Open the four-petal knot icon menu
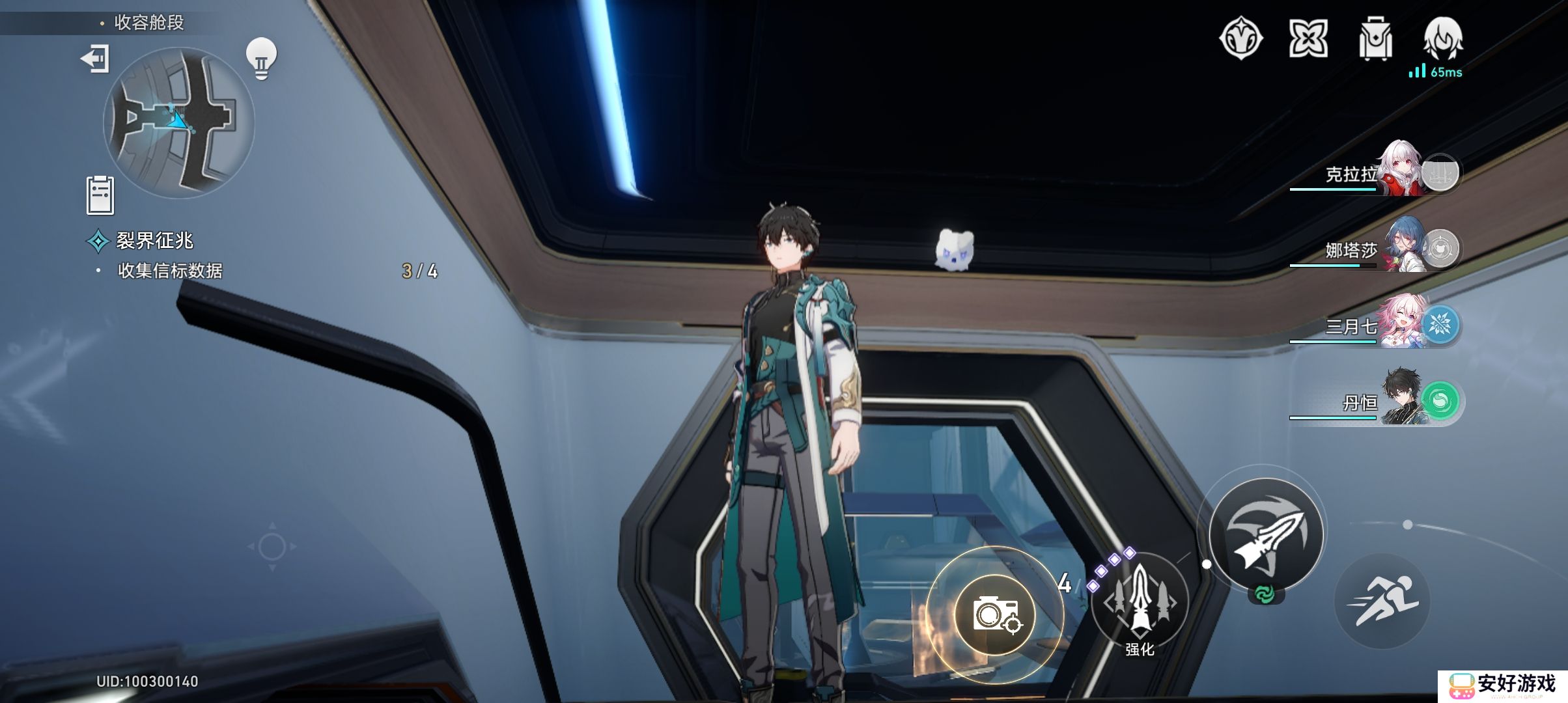 (x=1308, y=38)
